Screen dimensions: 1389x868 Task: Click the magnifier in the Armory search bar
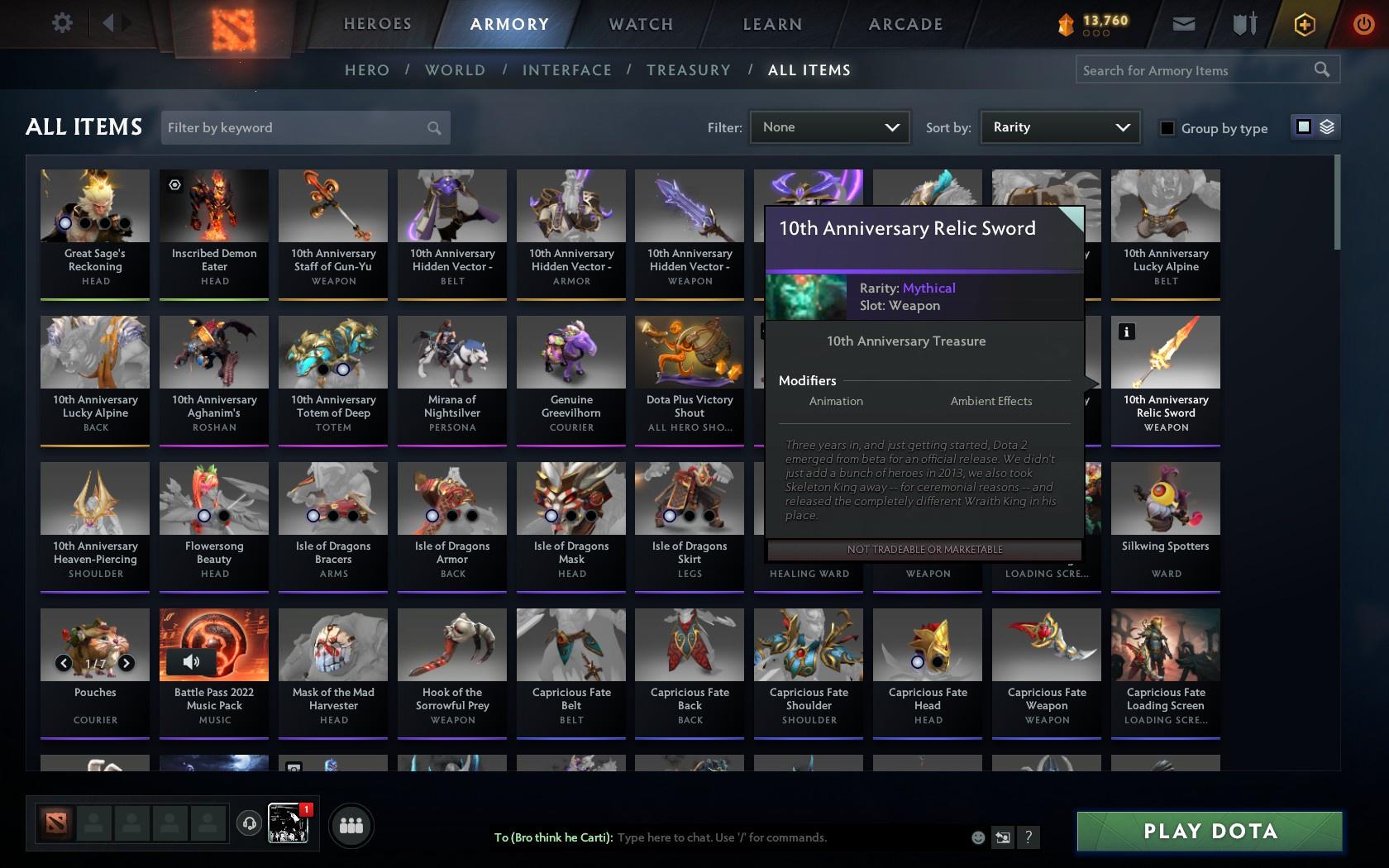(x=1321, y=69)
